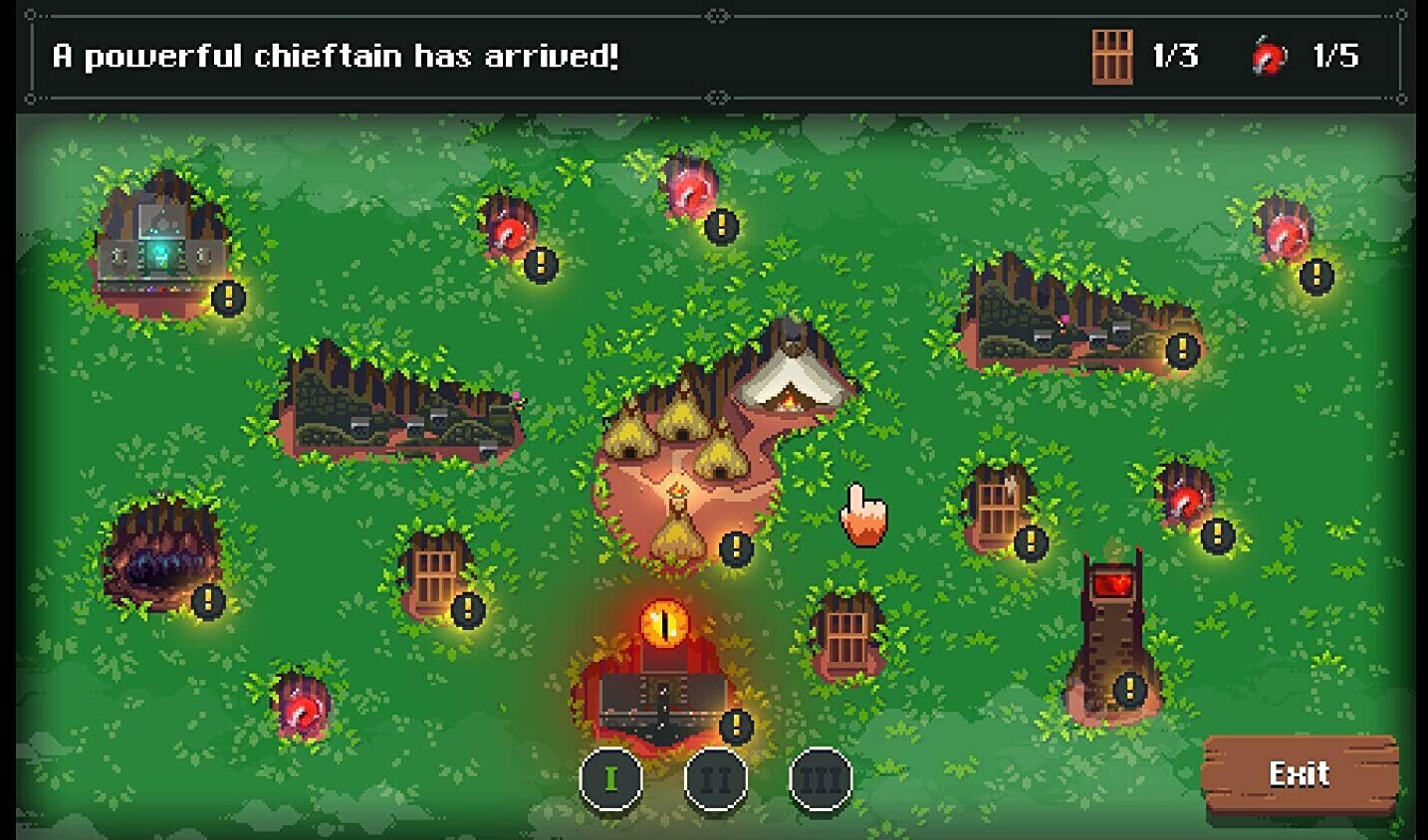Switch to stage II

[716, 778]
